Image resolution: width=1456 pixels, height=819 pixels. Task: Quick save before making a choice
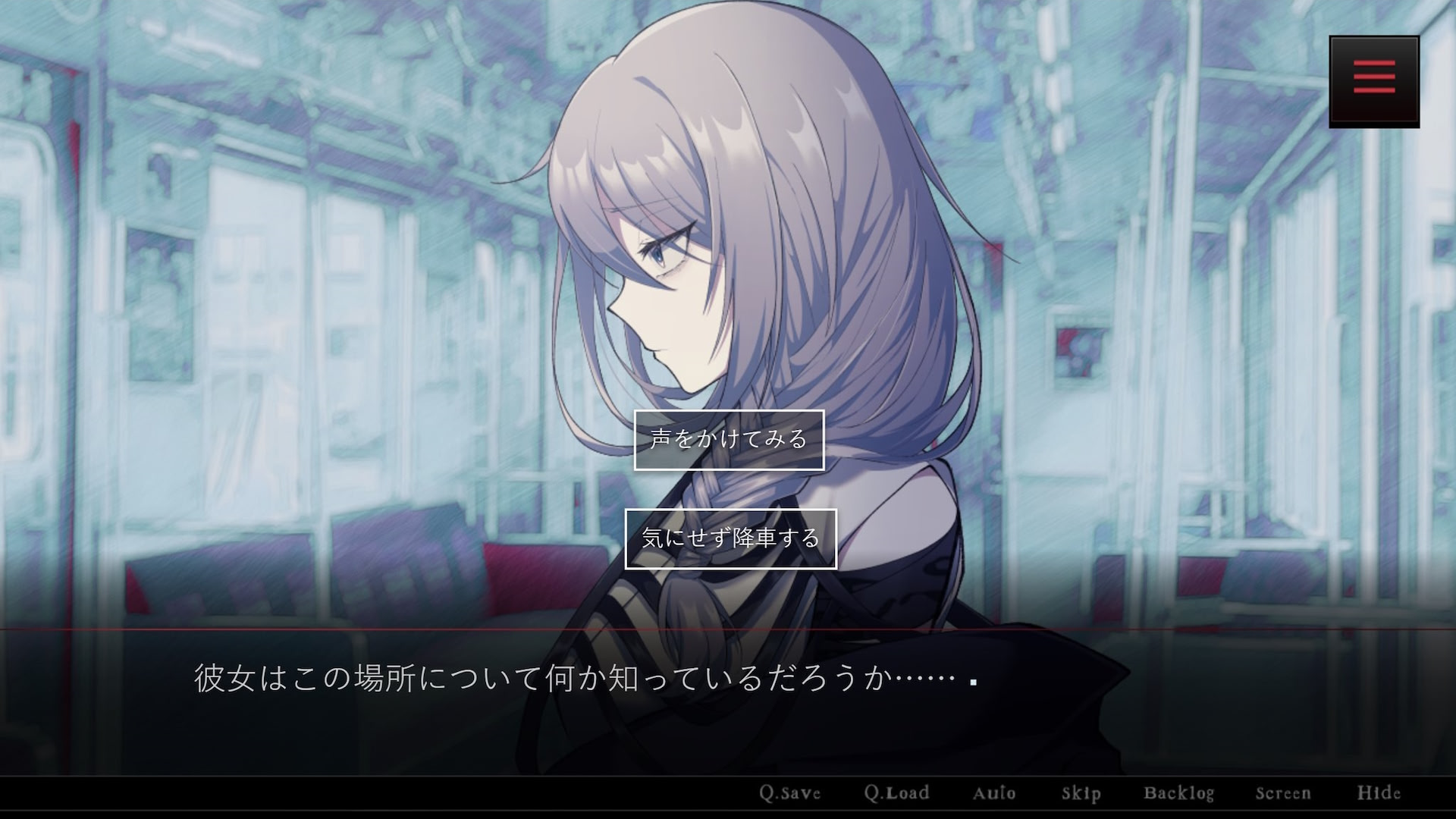click(x=791, y=793)
